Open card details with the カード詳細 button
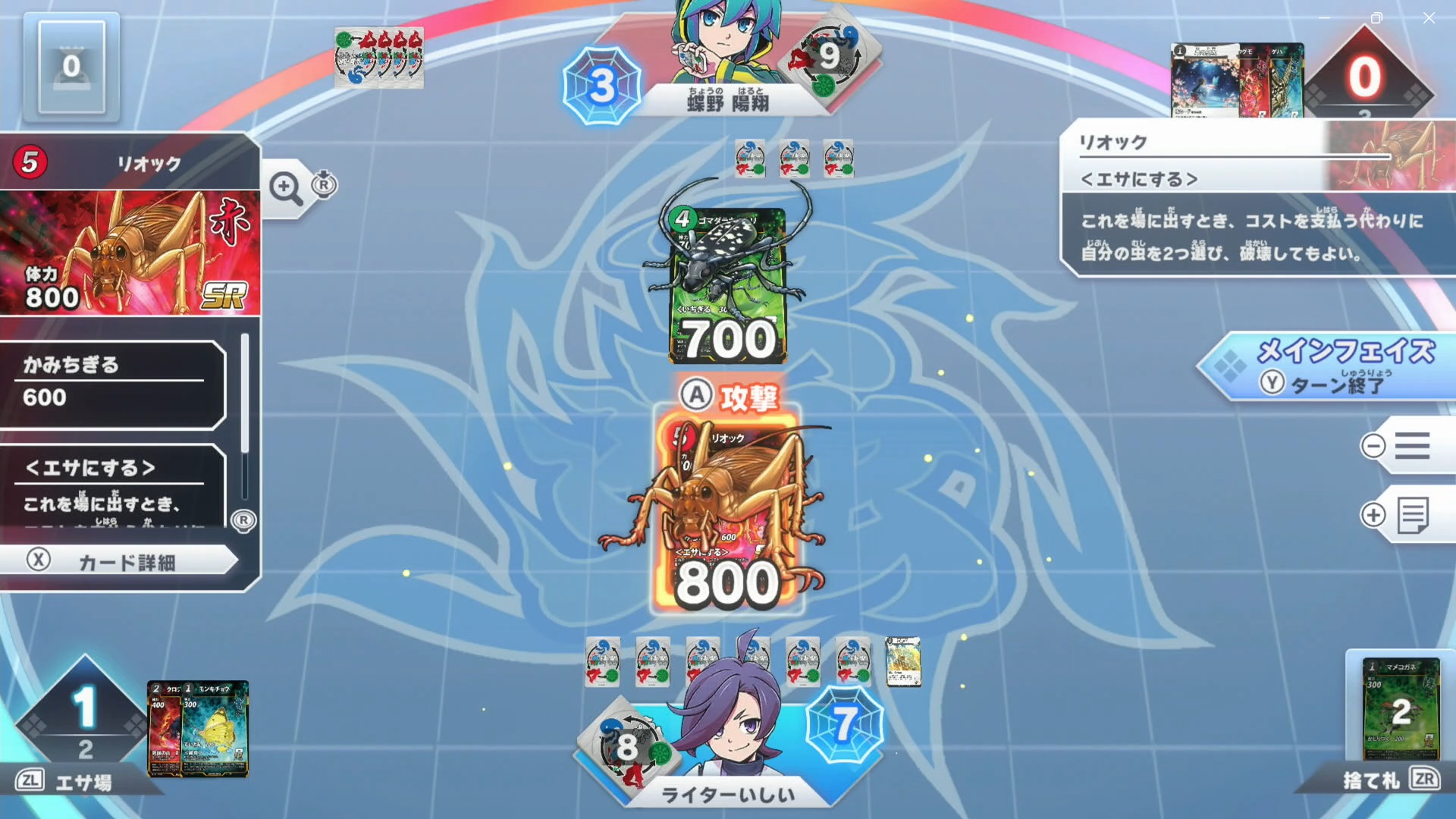The image size is (1456, 819). 121,560
